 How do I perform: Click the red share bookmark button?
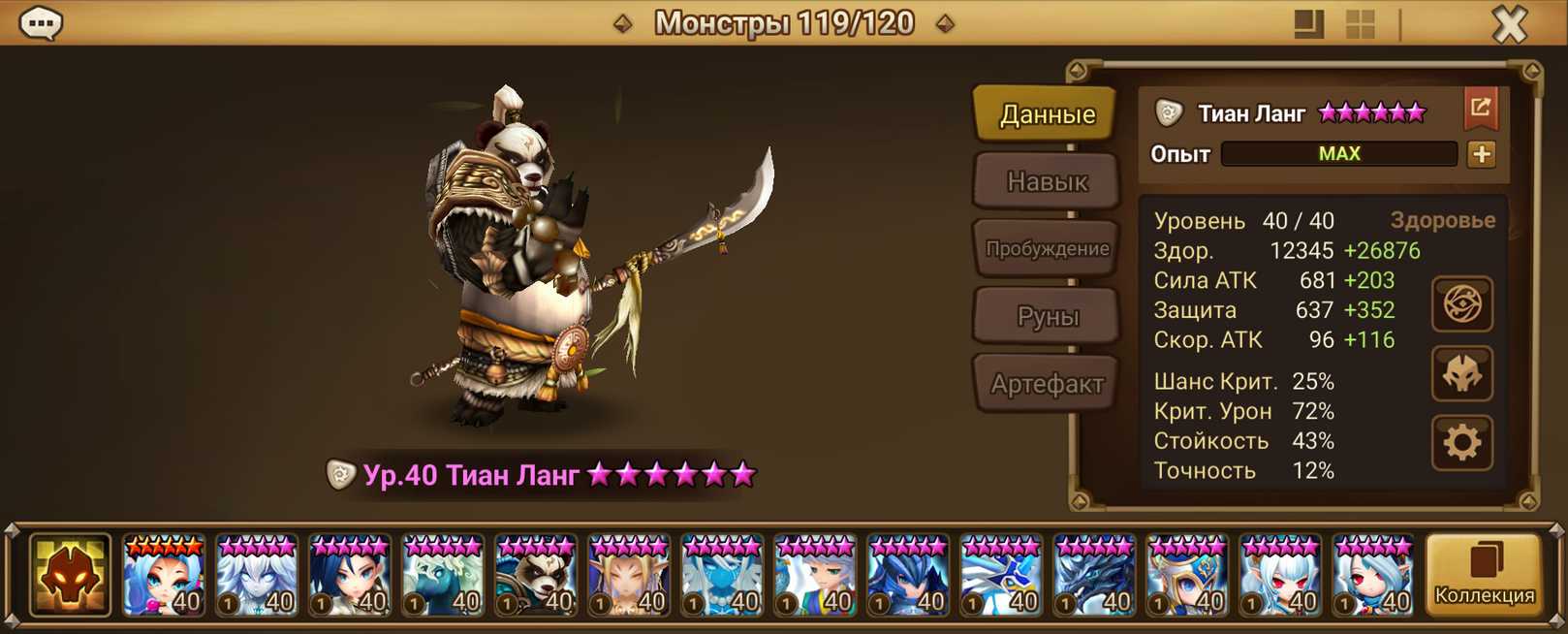(1480, 109)
